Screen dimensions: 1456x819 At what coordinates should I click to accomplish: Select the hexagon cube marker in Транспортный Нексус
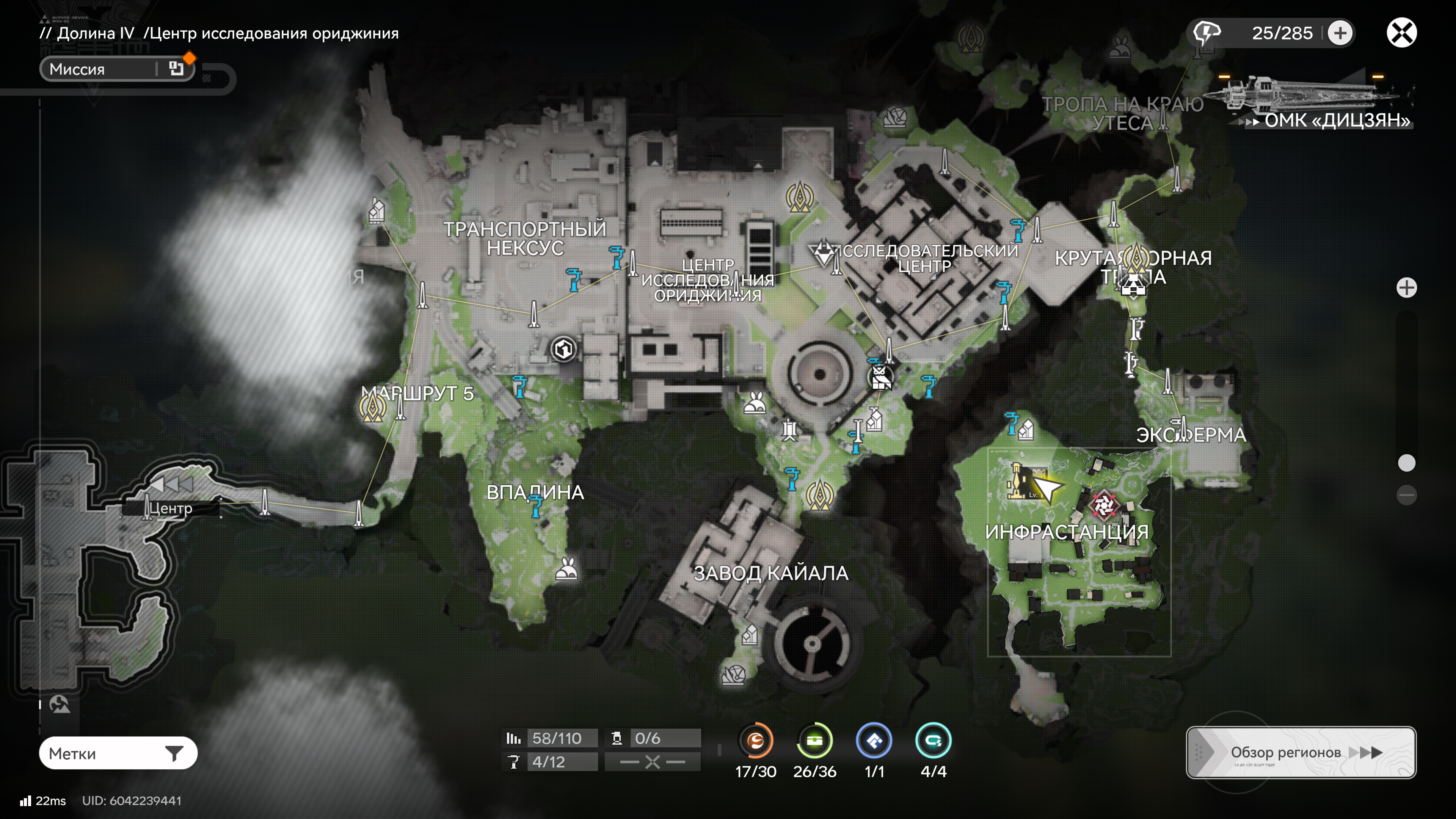pos(563,349)
